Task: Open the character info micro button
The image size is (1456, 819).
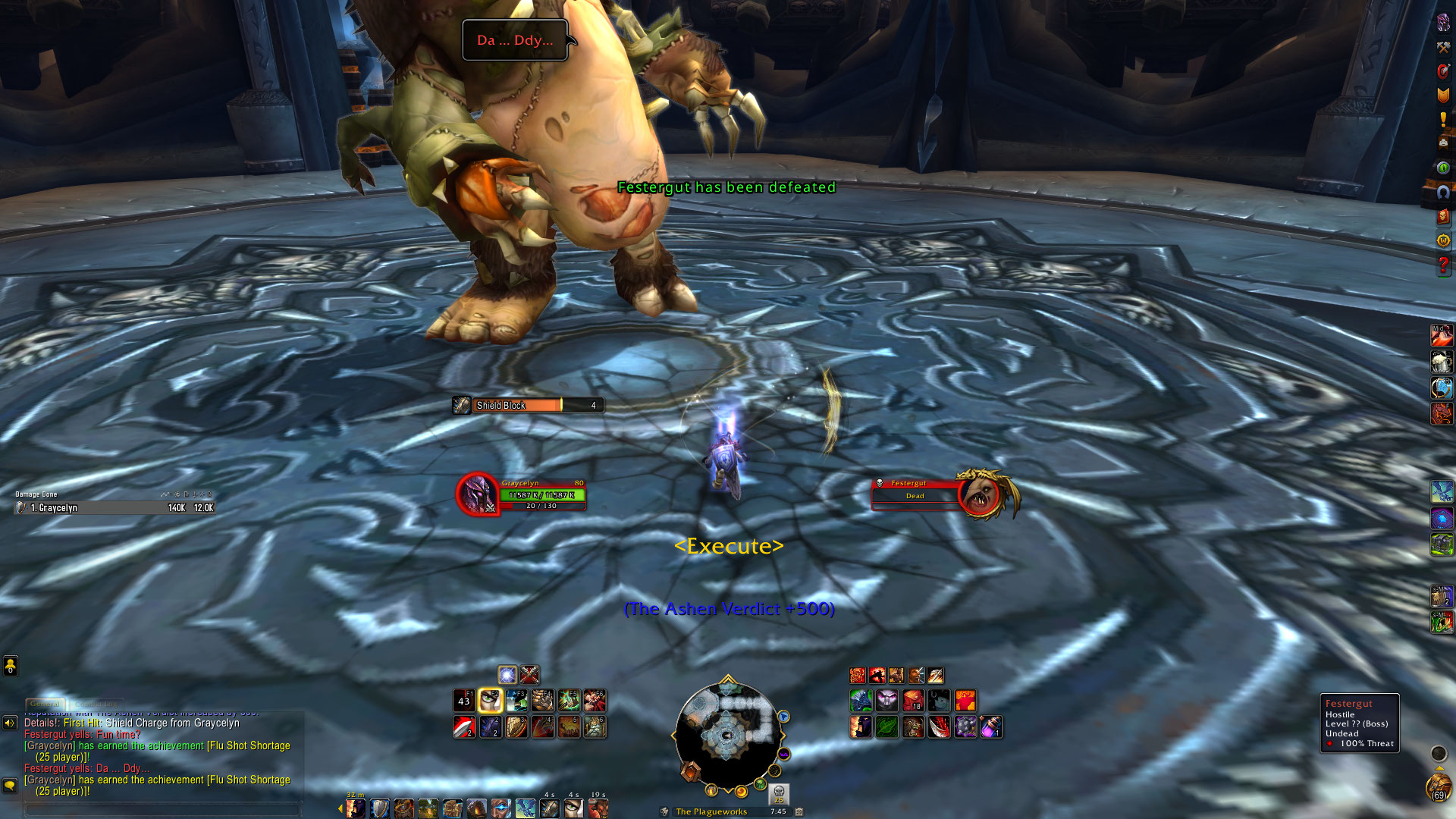Action: (x=1443, y=23)
